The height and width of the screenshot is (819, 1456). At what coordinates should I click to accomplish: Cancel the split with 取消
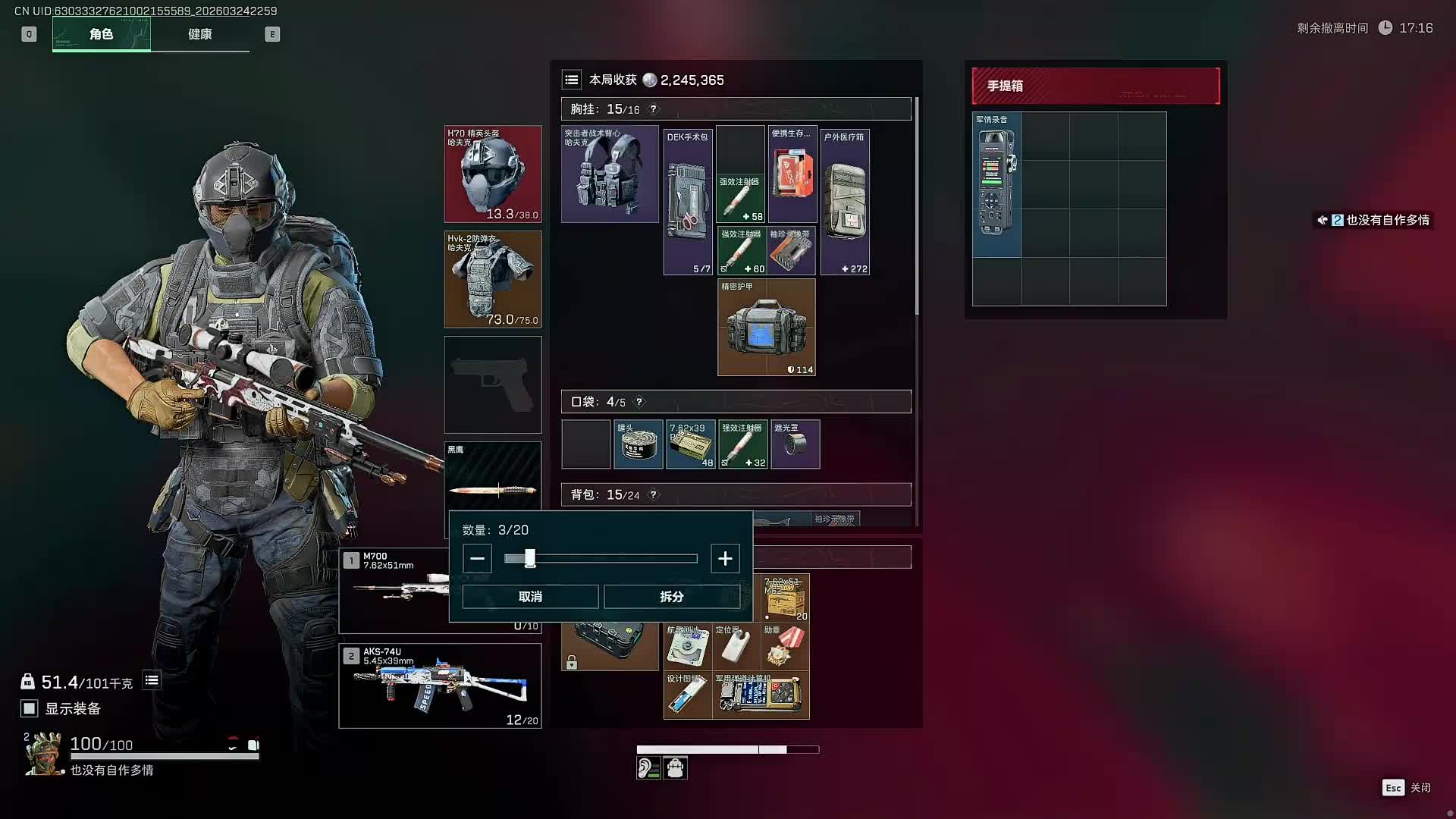530,597
